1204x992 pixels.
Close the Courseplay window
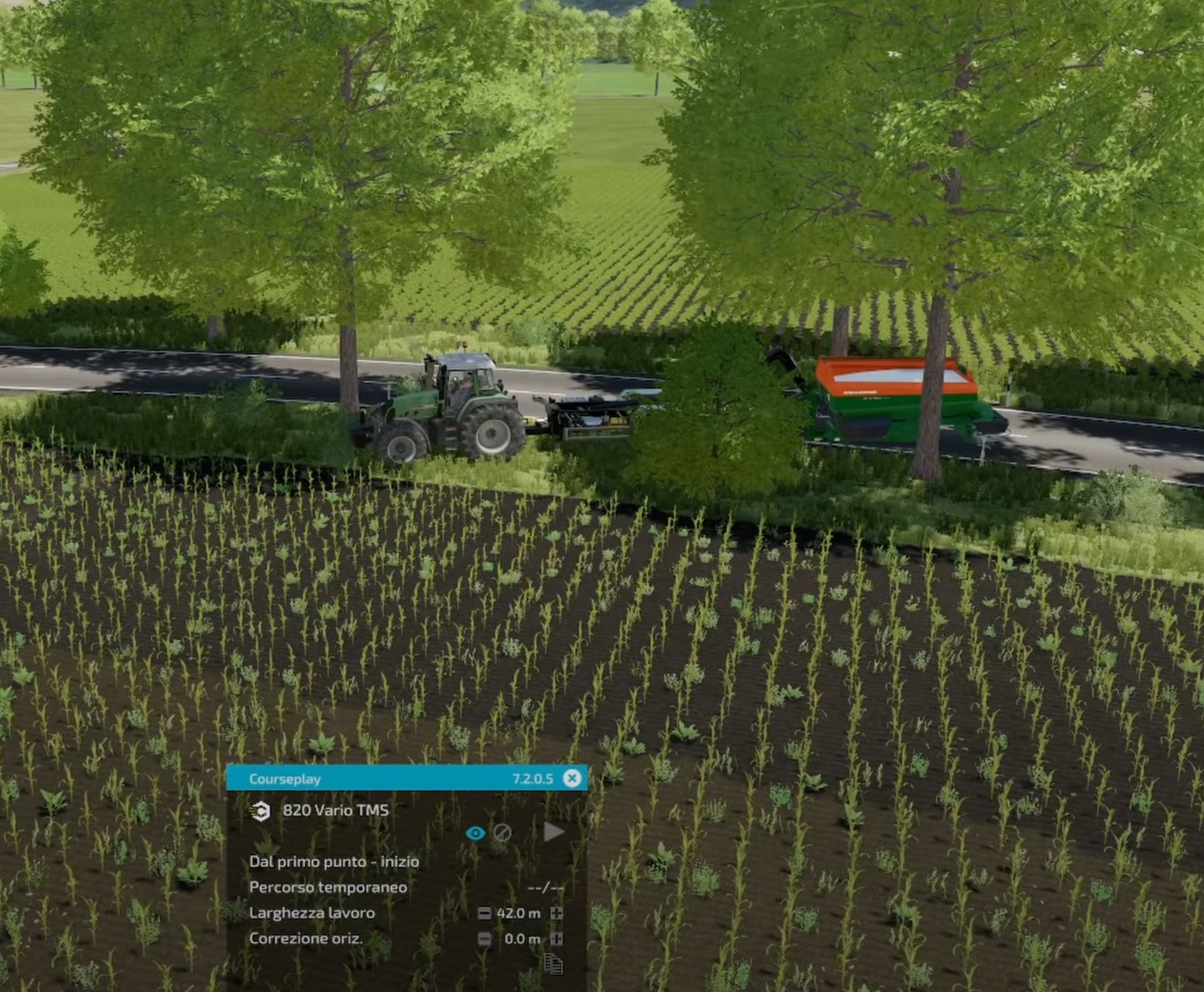click(x=571, y=779)
